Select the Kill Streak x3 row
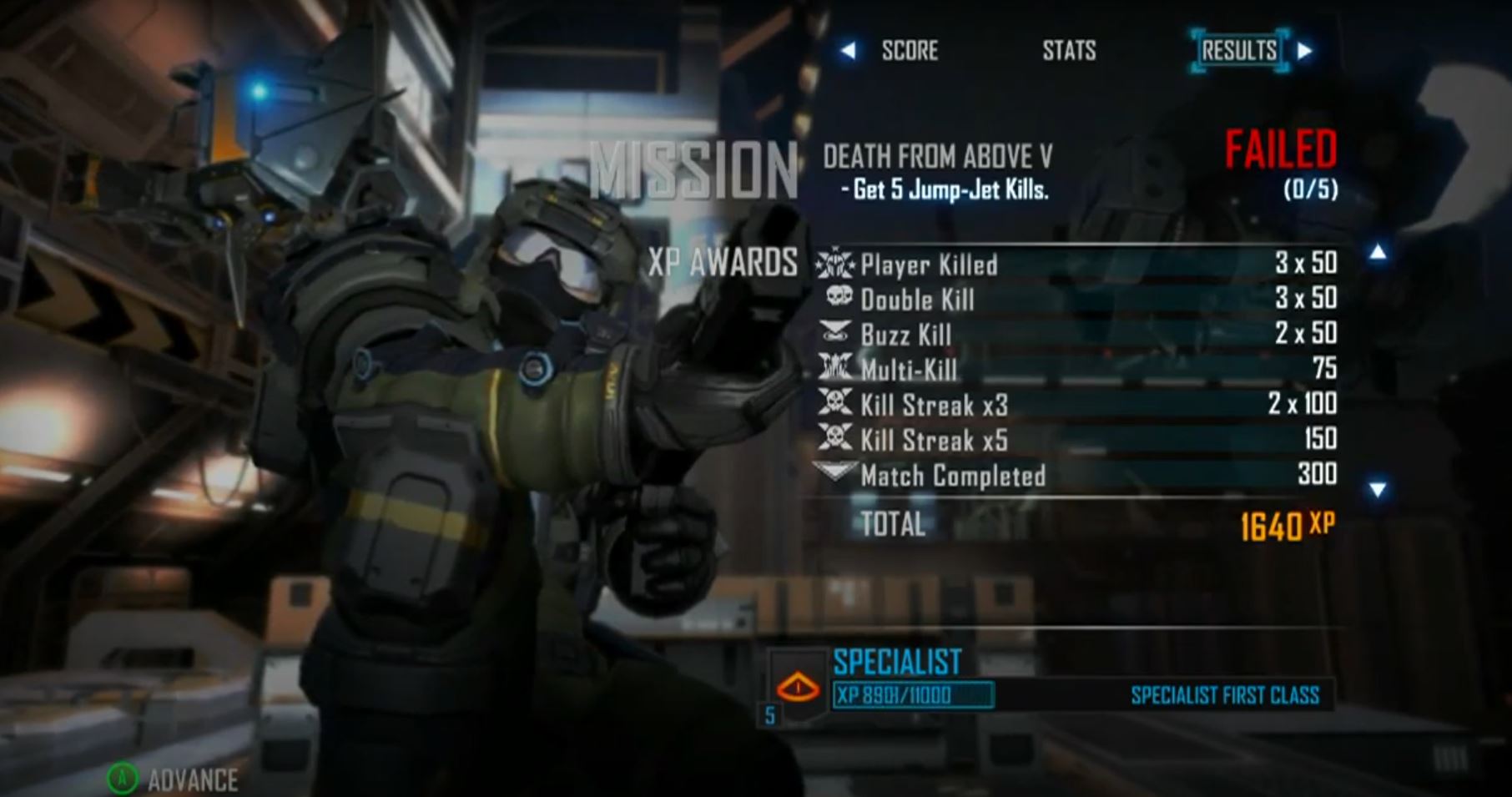The height and width of the screenshot is (797, 1512). pyautogui.click(x=1076, y=405)
